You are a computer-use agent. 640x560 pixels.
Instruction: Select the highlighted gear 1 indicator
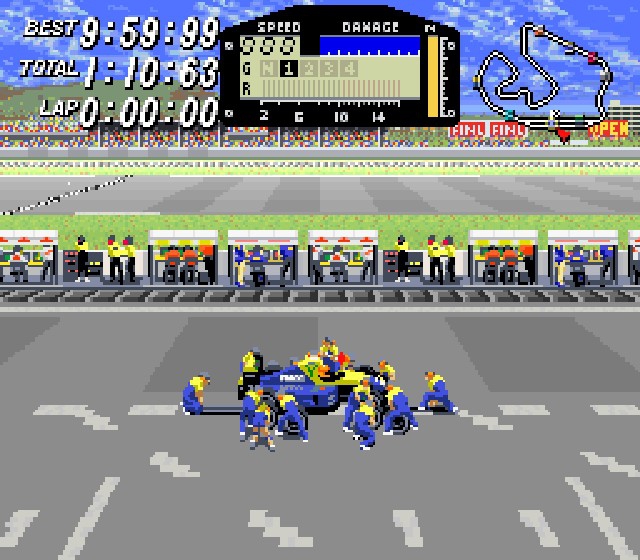(287, 68)
